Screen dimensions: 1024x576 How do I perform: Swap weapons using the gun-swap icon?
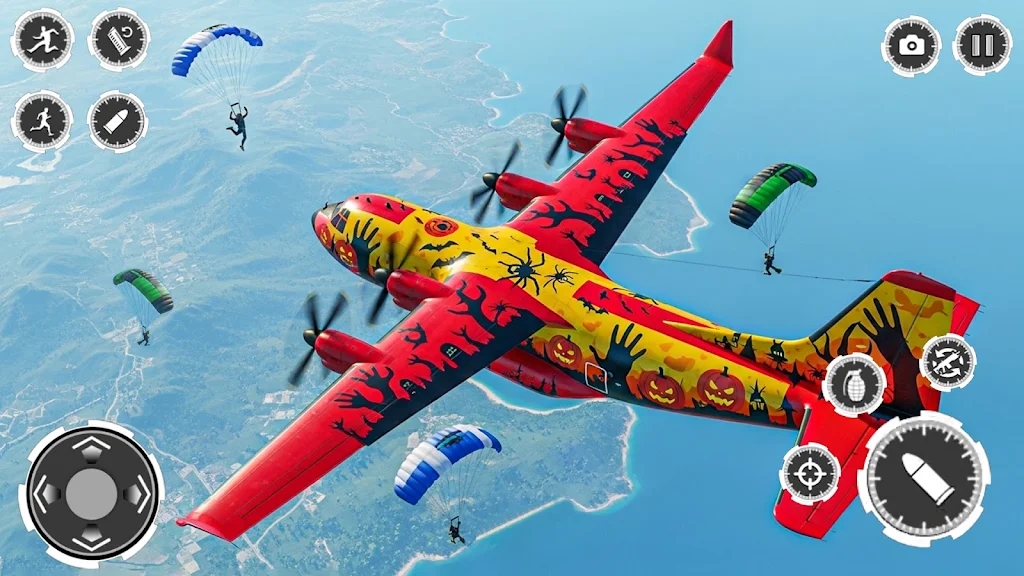[x=948, y=362]
